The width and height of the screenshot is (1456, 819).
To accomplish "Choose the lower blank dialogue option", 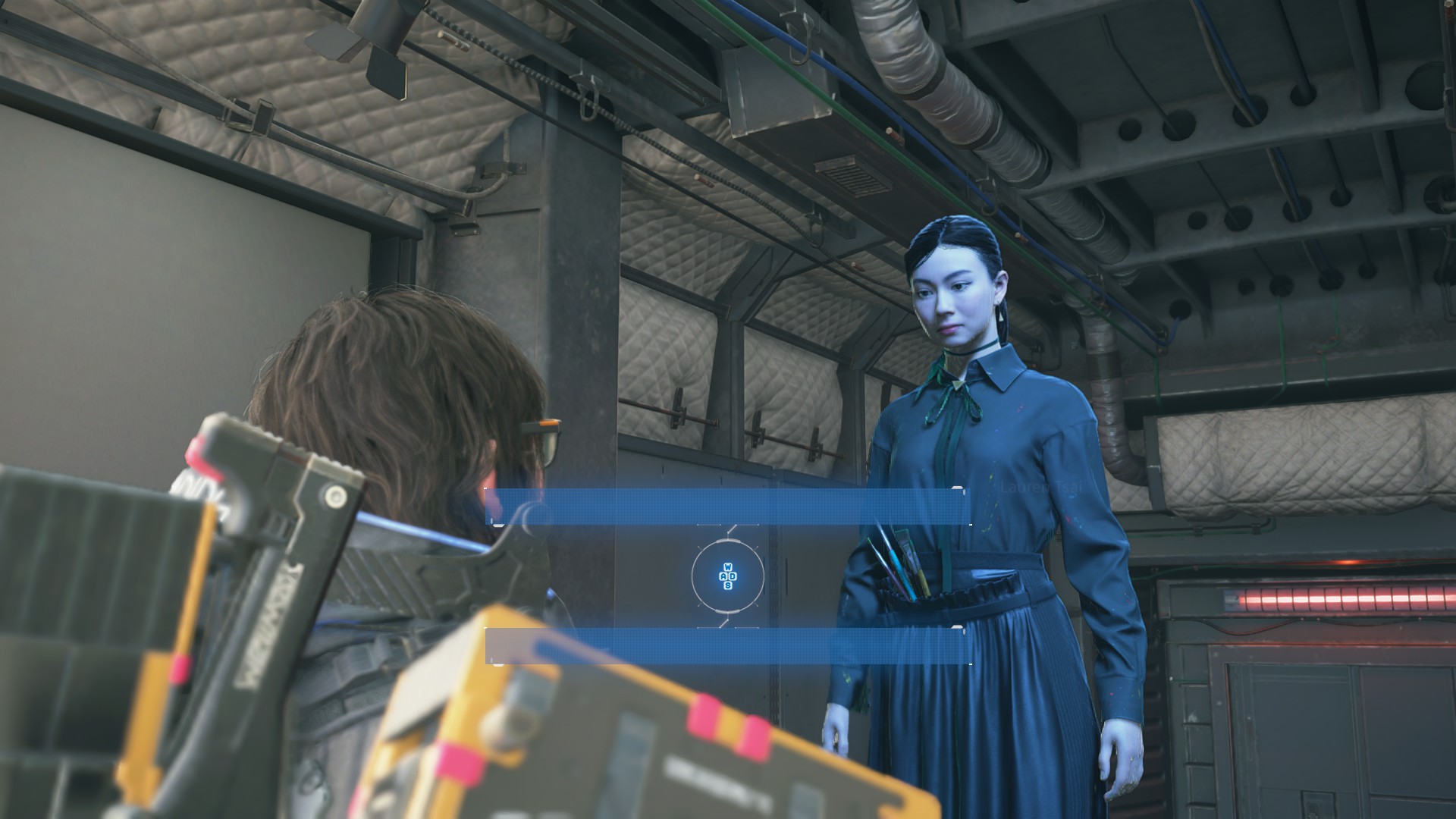I will point(728,646).
